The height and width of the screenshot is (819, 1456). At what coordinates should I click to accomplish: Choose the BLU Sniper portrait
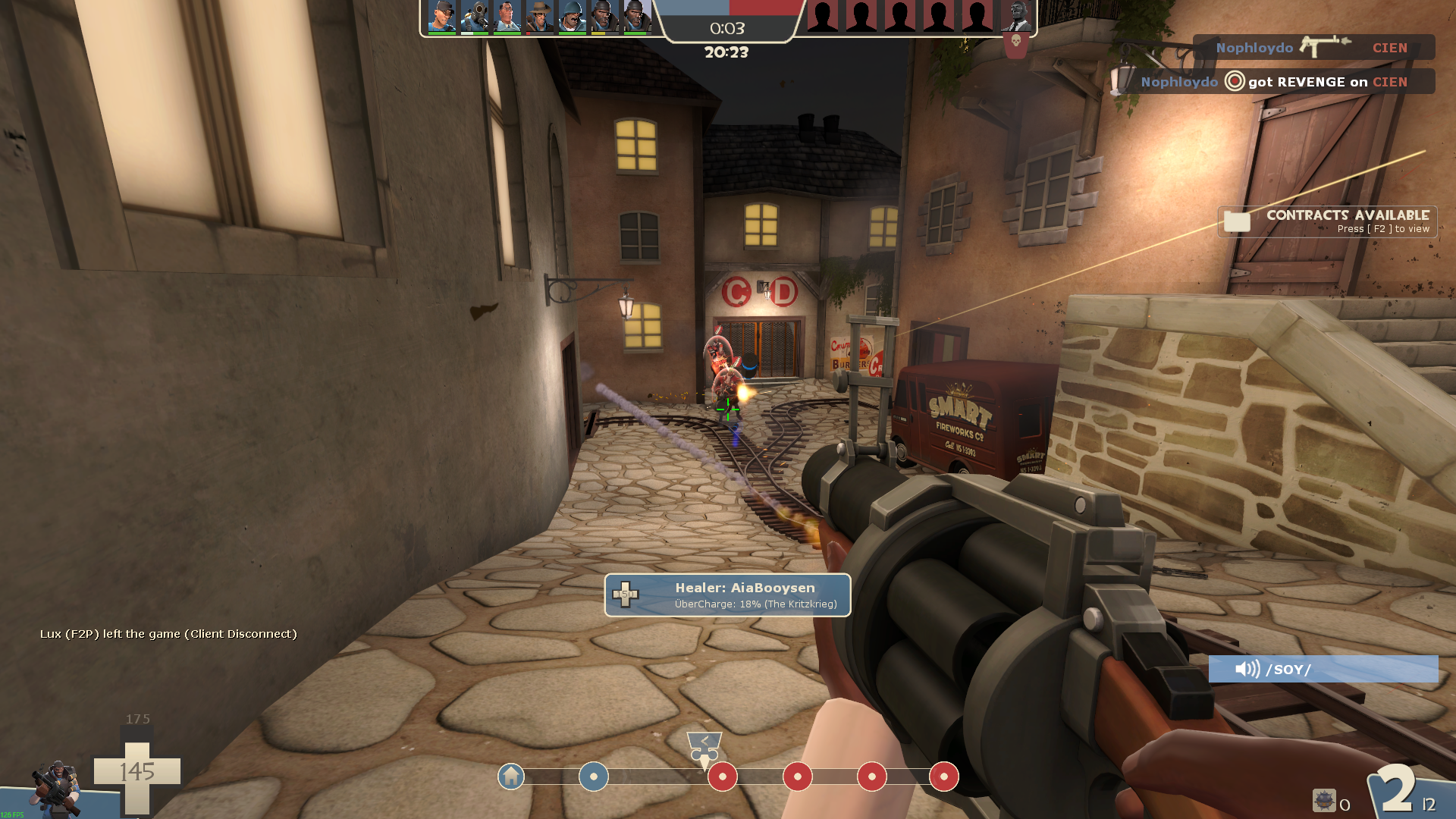click(x=540, y=17)
